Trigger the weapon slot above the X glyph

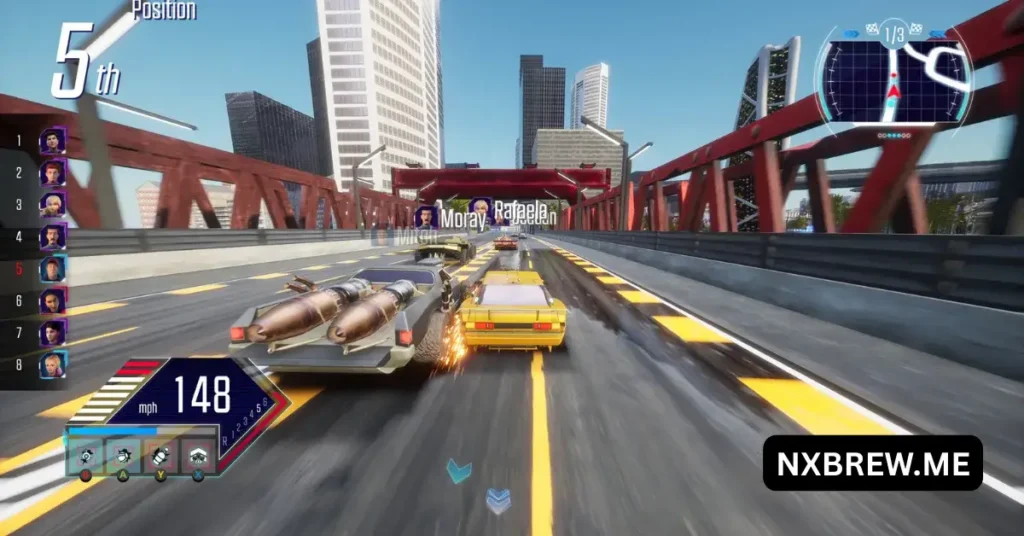(198, 455)
